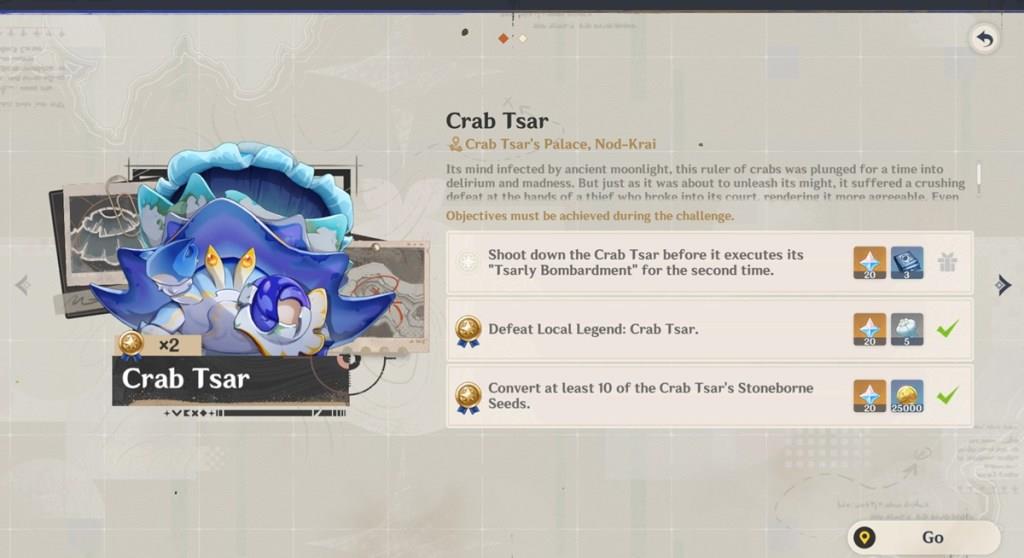Go to the previous Local Legend

click(22, 286)
